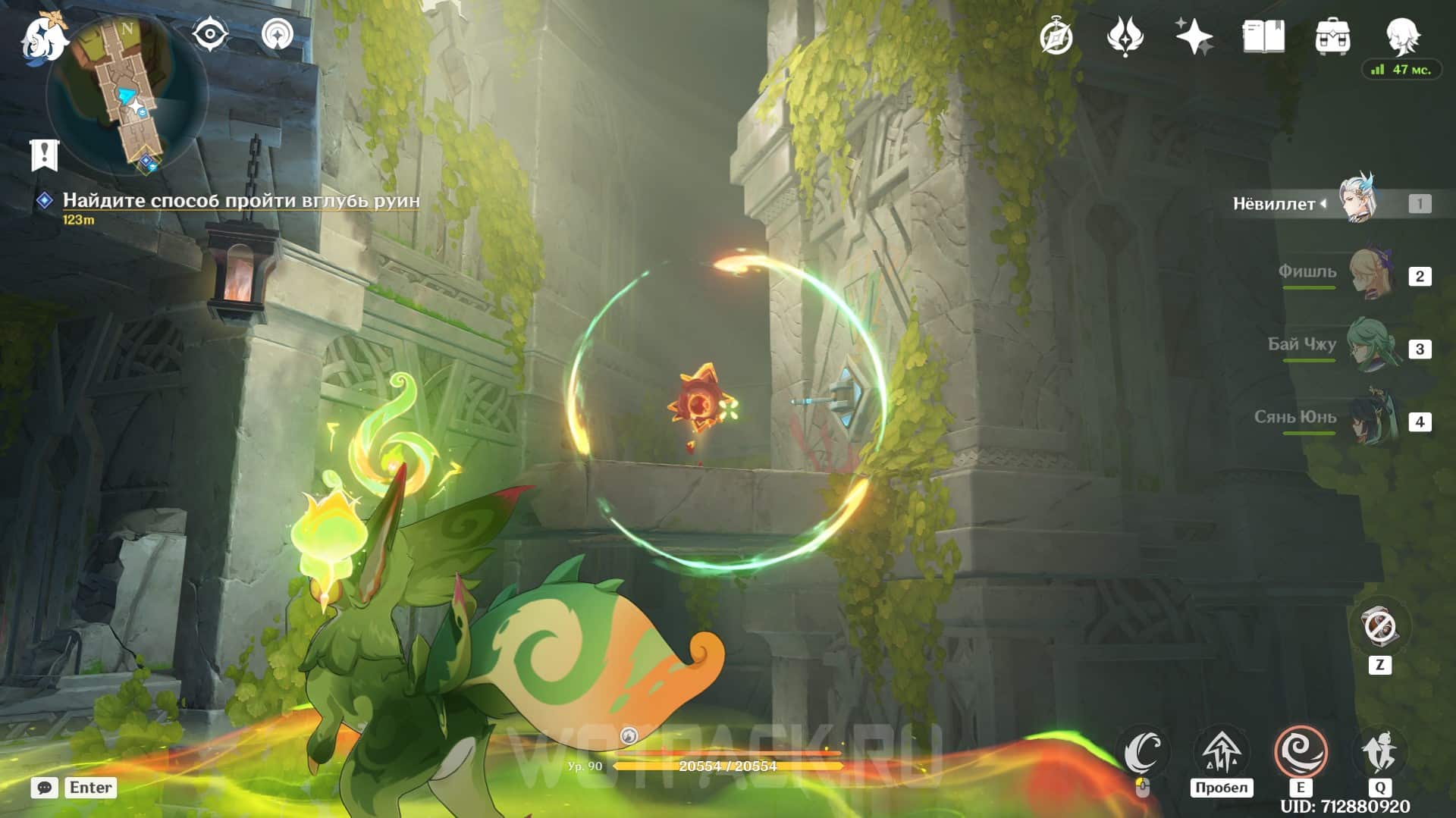Switch to party member Нёвиллет
Image resolution: width=1456 pixels, height=818 pixels.
(x=1357, y=202)
